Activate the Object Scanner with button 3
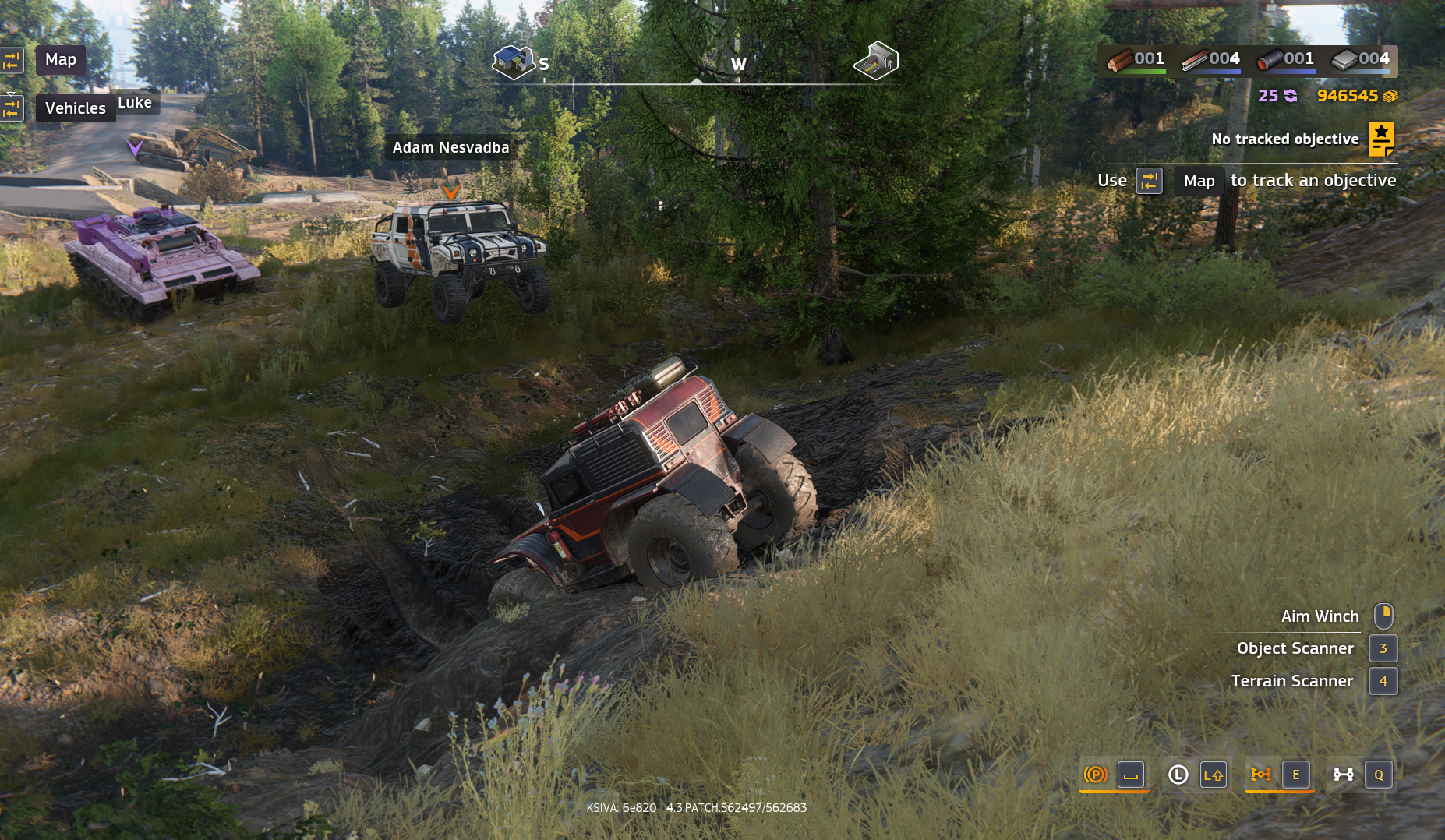This screenshot has height=840, width=1445. pyautogui.click(x=1383, y=648)
